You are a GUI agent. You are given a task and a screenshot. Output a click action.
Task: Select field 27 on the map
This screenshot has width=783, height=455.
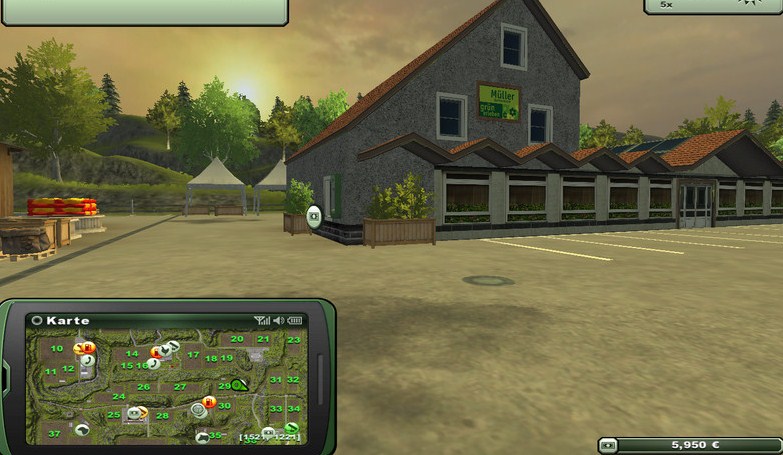click(180, 387)
